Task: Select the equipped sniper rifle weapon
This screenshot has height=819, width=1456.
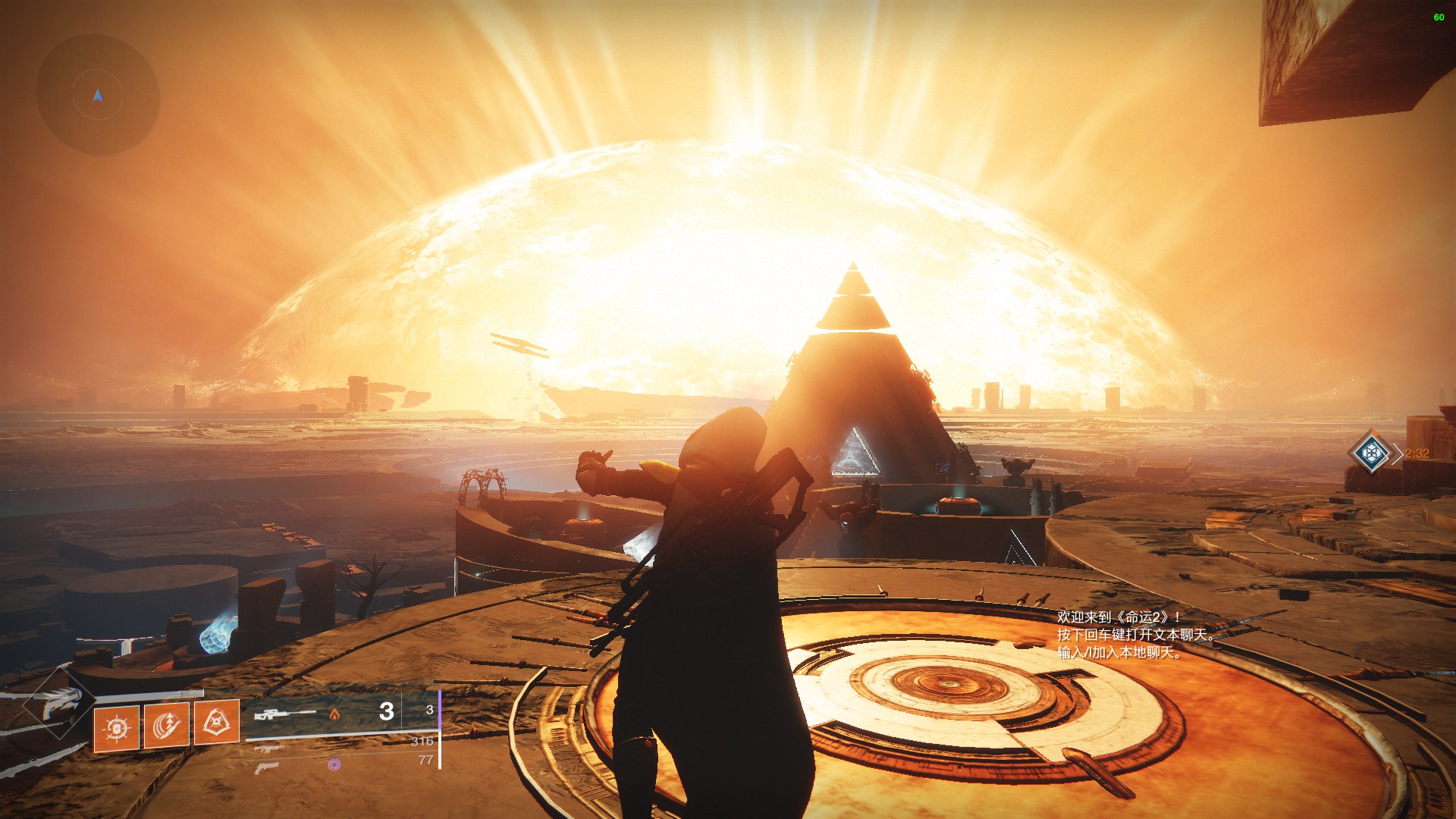Action: pos(285,714)
